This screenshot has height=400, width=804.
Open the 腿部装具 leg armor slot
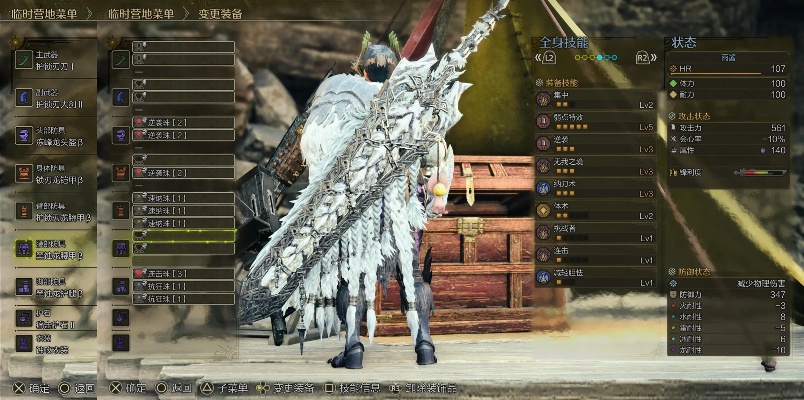click(55, 286)
